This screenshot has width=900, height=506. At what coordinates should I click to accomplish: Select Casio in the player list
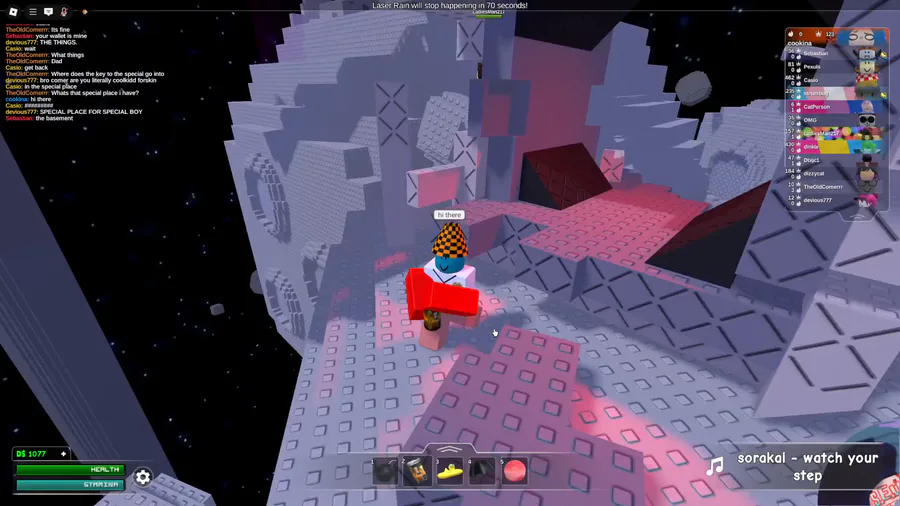(x=811, y=80)
